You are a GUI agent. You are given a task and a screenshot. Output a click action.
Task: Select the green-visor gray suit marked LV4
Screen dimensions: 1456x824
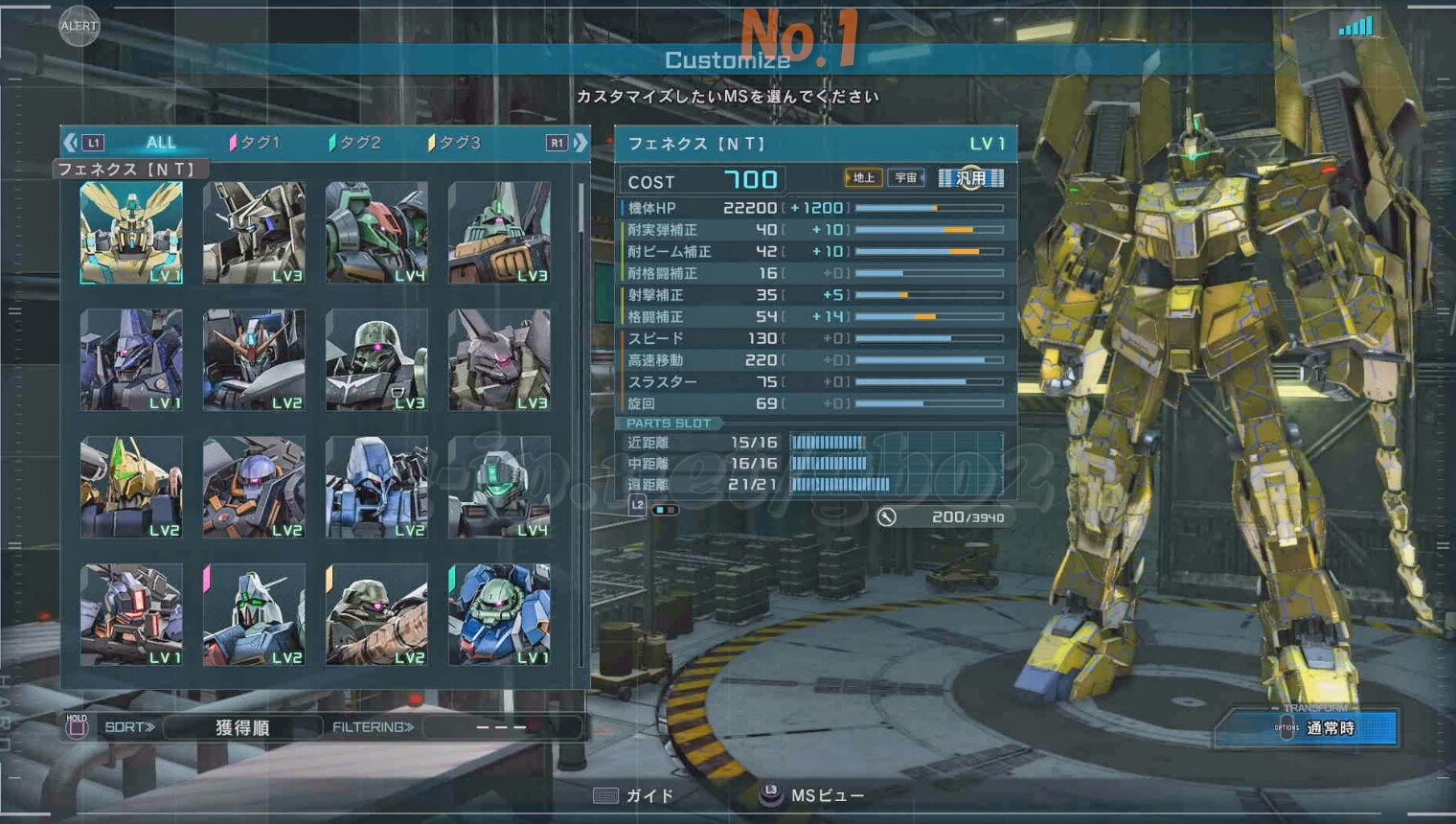(x=499, y=487)
